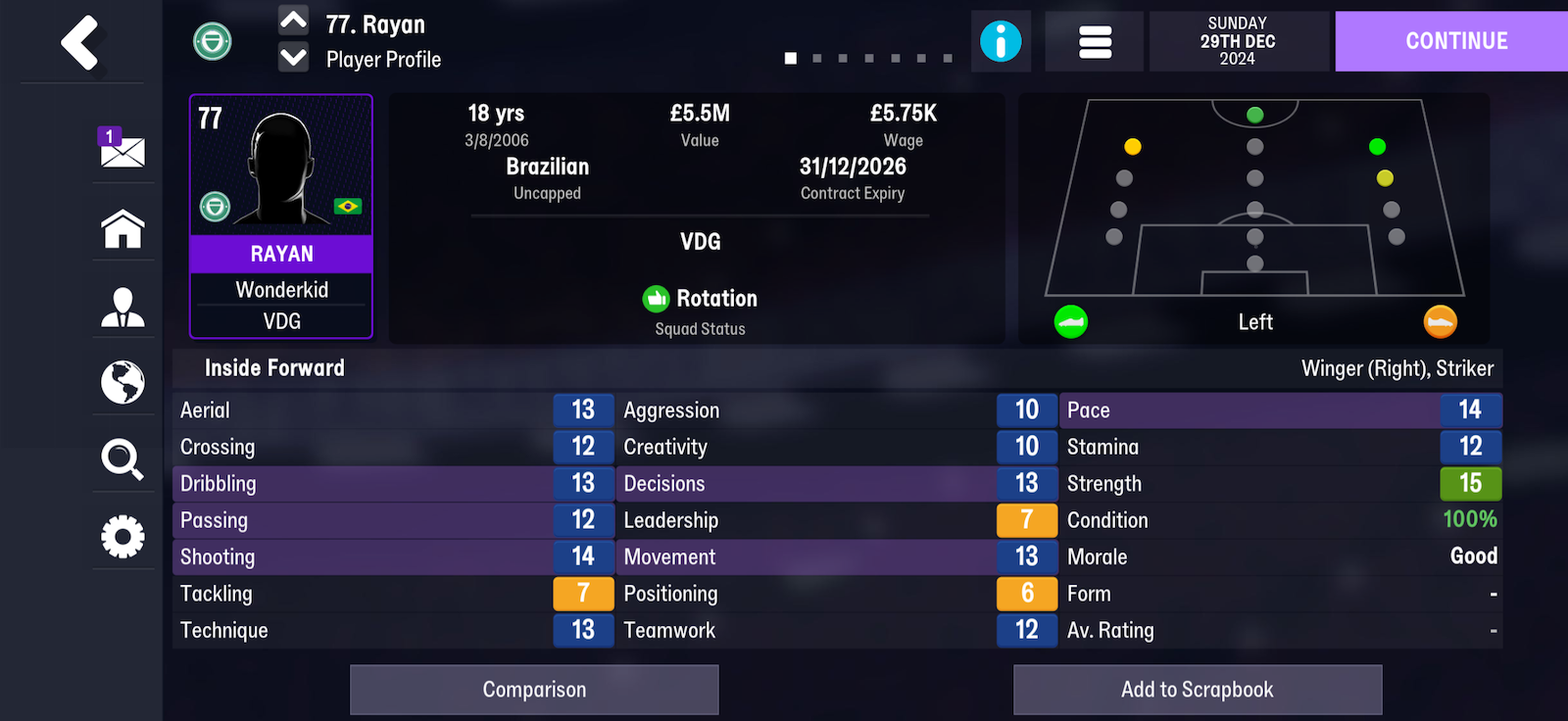
Task: Open the blue info icon
Action: click(1001, 41)
